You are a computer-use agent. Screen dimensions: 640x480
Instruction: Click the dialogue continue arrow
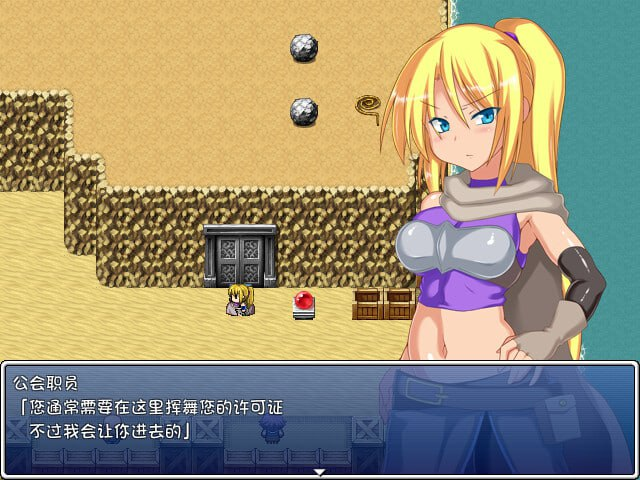[320, 471]
